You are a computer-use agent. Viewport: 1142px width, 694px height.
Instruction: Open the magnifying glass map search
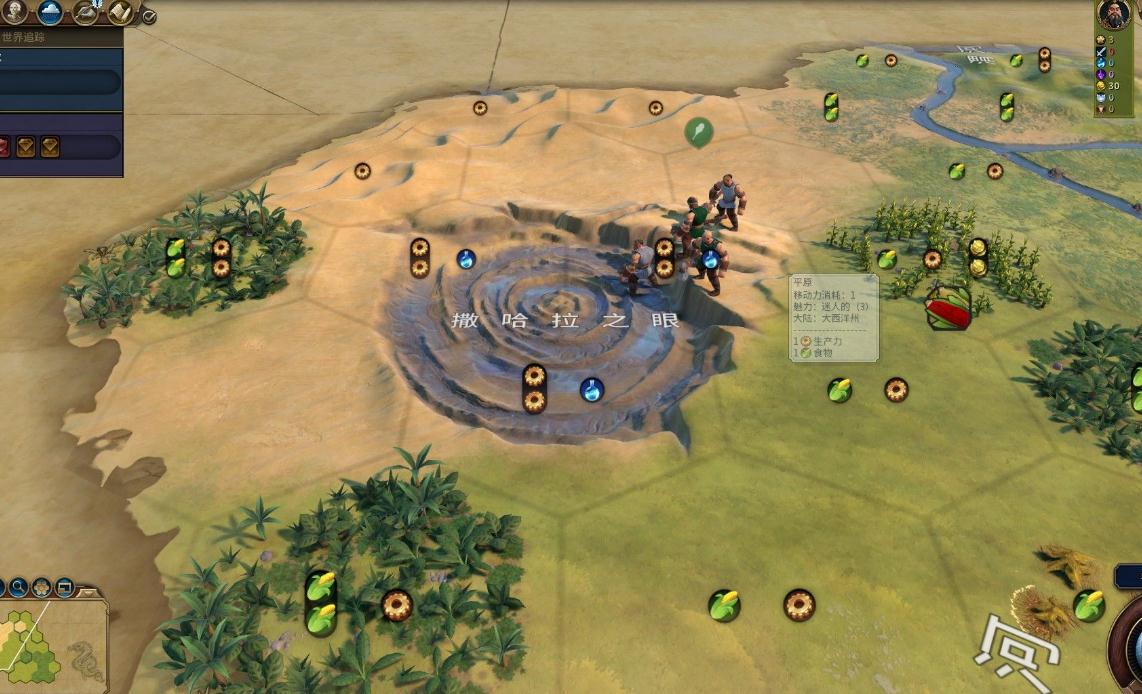pos(17,587)
